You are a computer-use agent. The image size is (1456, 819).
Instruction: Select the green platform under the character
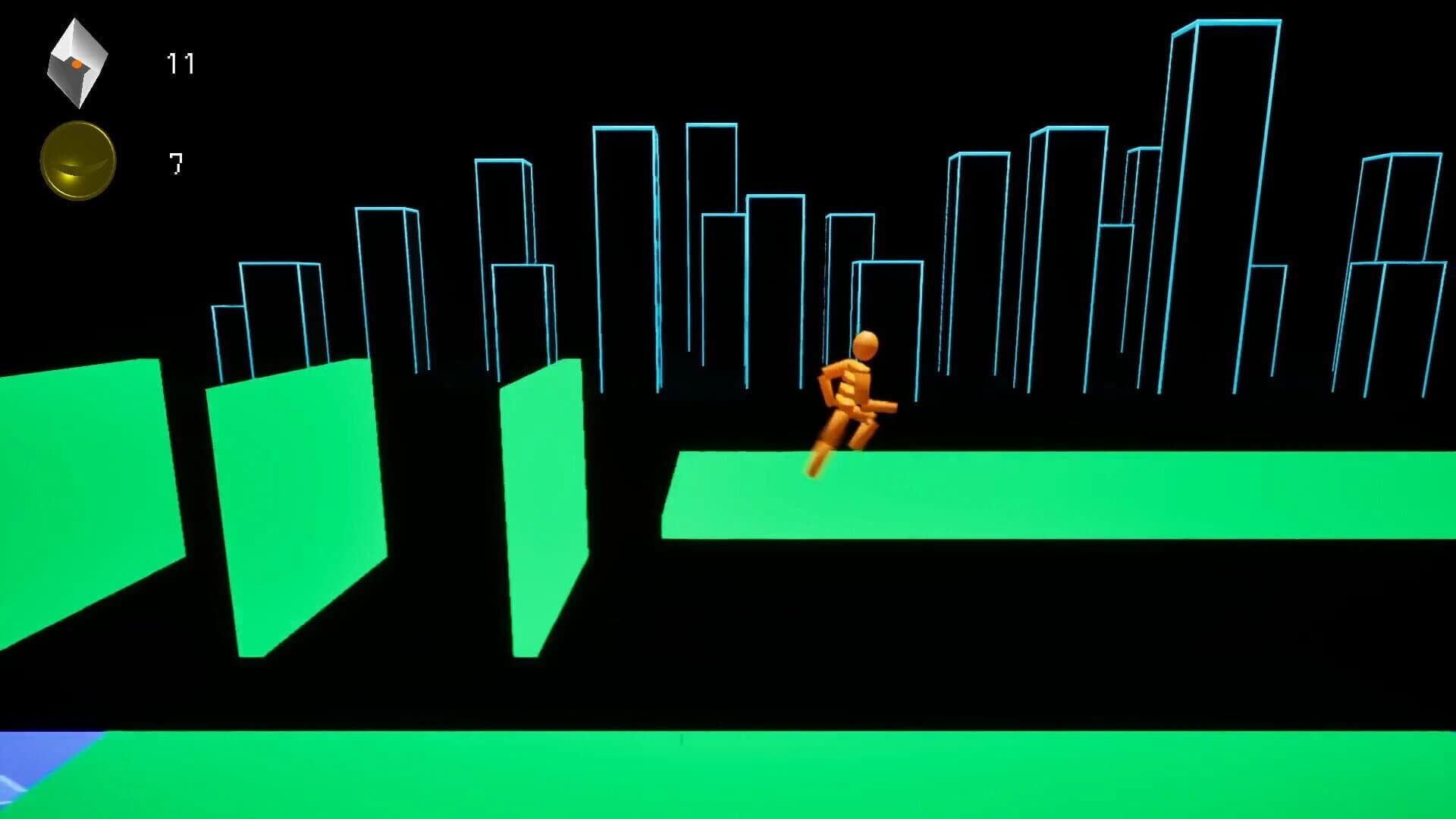(x=948, y=493)
